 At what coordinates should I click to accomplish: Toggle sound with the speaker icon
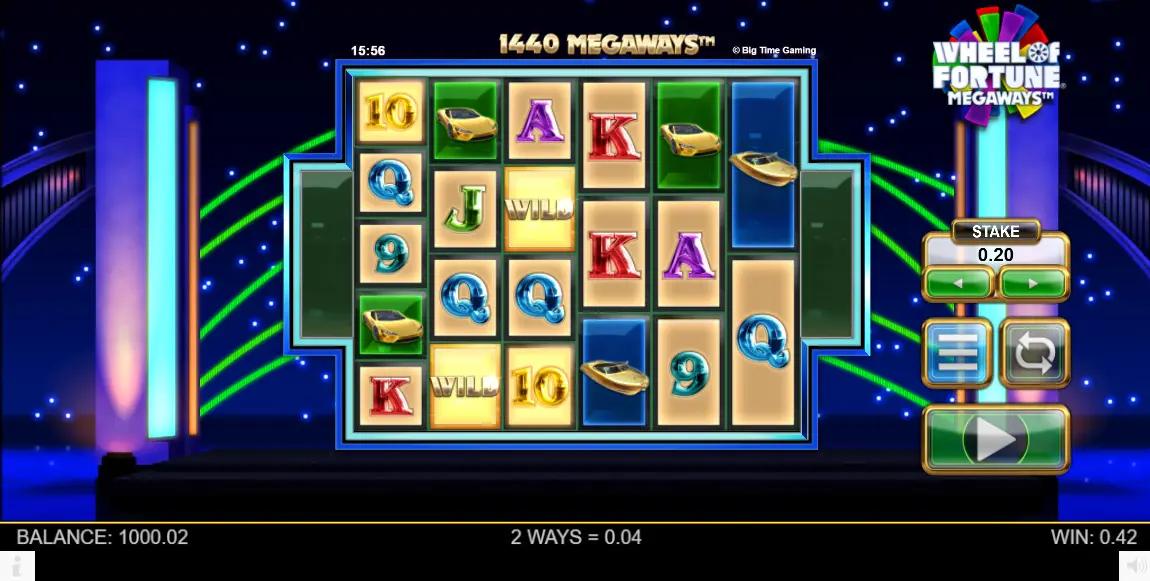(1135, 566)
